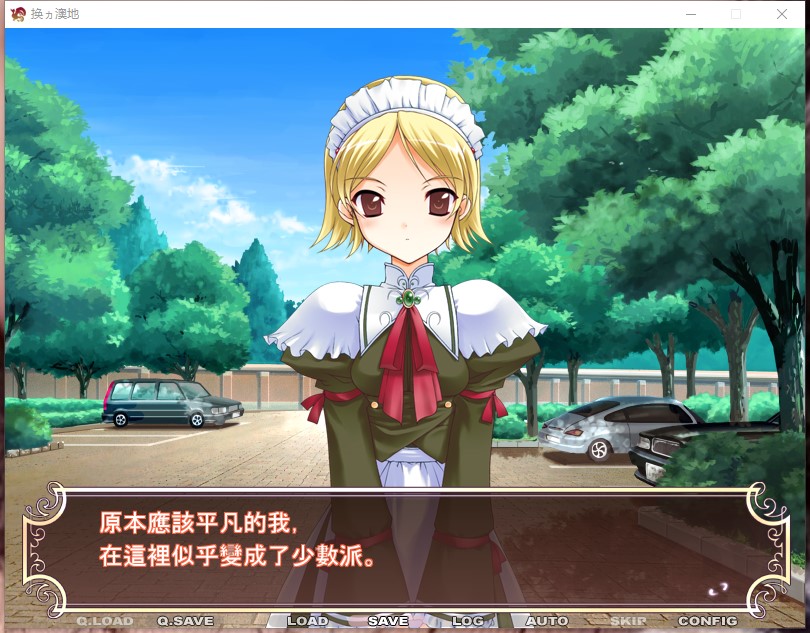Image resolution: width=810 pixels, height=633 pixels.
Task: Close the game window
Action: (782, 14)
